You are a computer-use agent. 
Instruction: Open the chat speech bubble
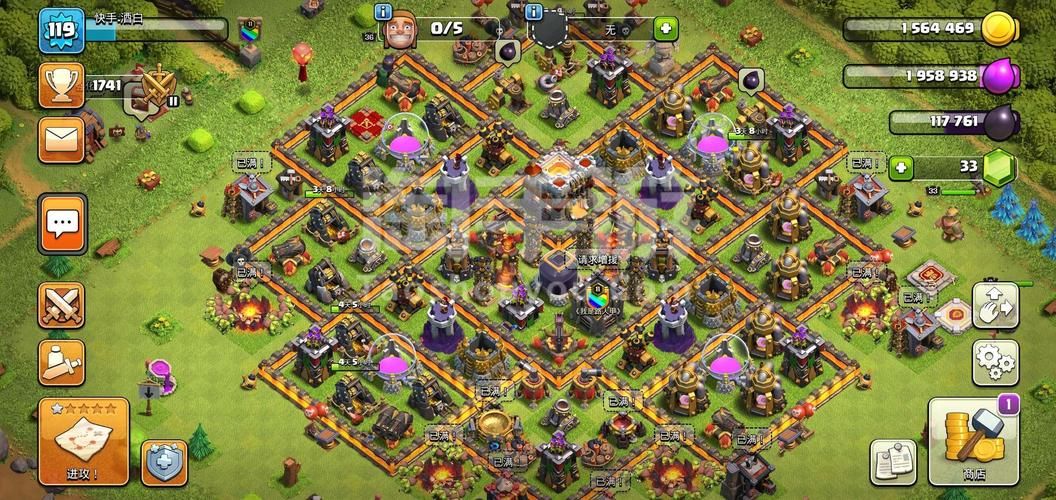tap(61, 224)
